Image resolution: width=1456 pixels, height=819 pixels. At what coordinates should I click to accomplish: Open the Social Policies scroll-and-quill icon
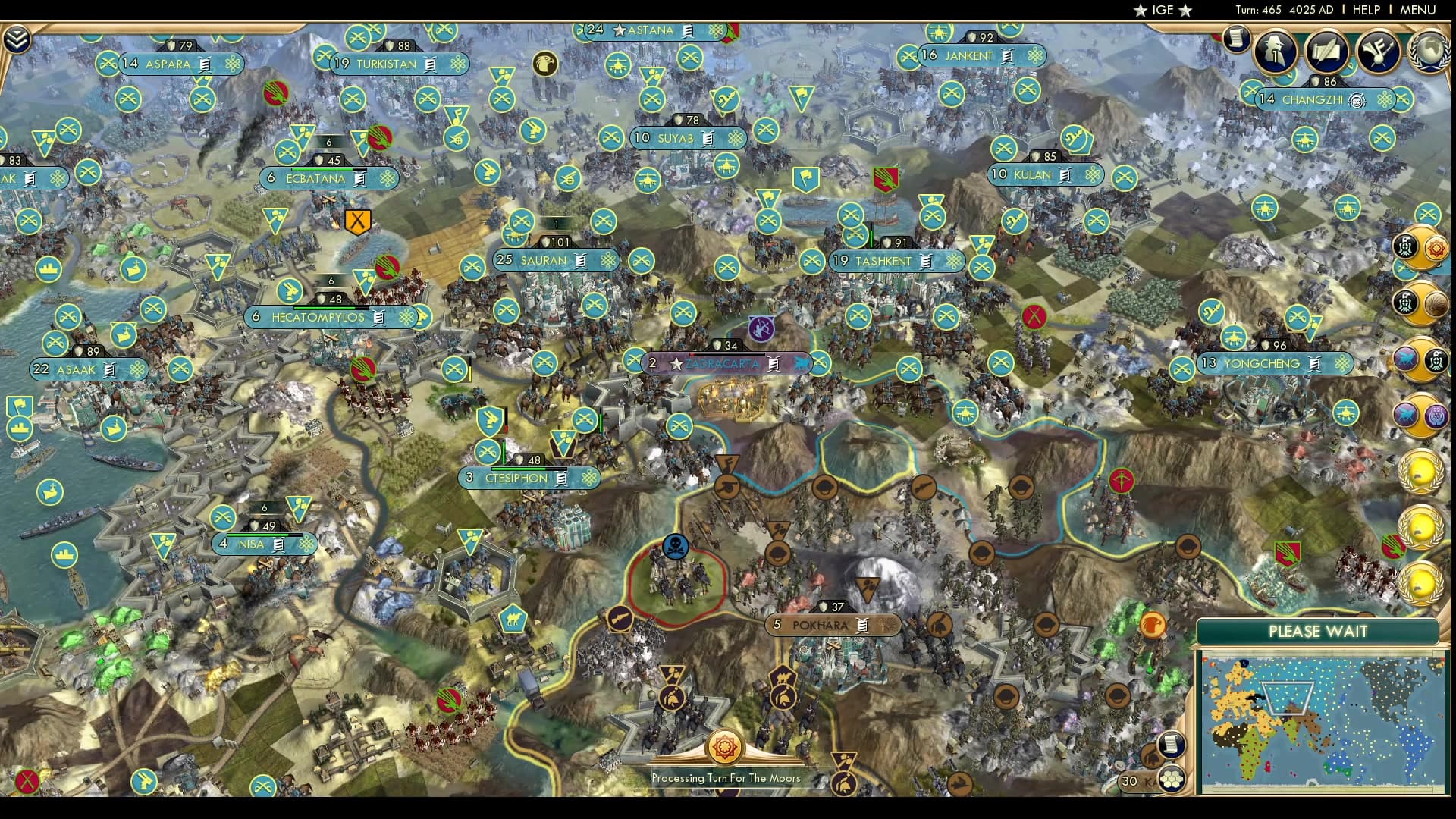coord(1326,51)
